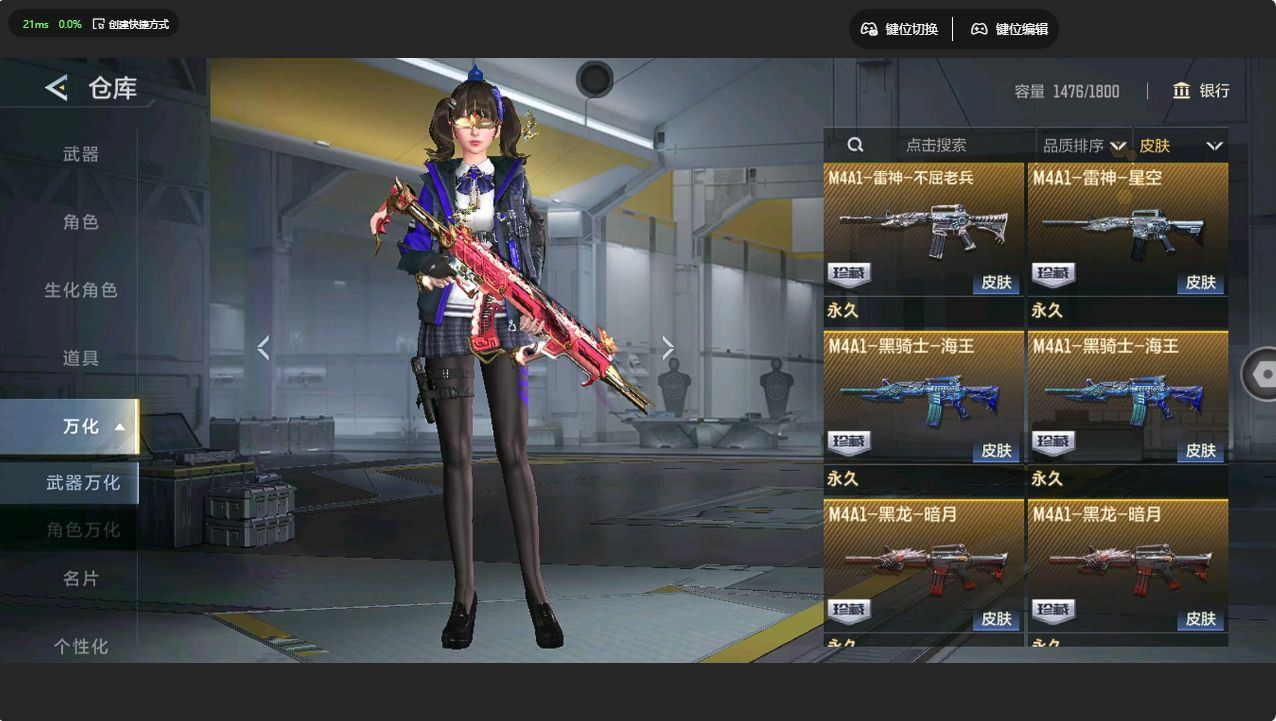The image size is (1276, 721).
Task: Open the 武器 weapons category
Action: click(81, 154)
